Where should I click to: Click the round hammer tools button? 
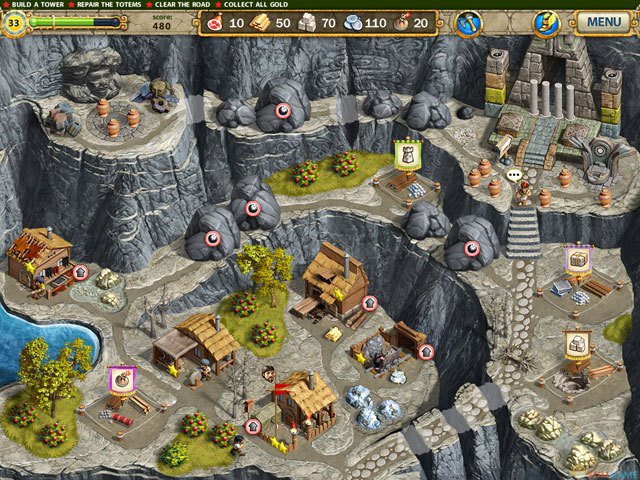467,21
